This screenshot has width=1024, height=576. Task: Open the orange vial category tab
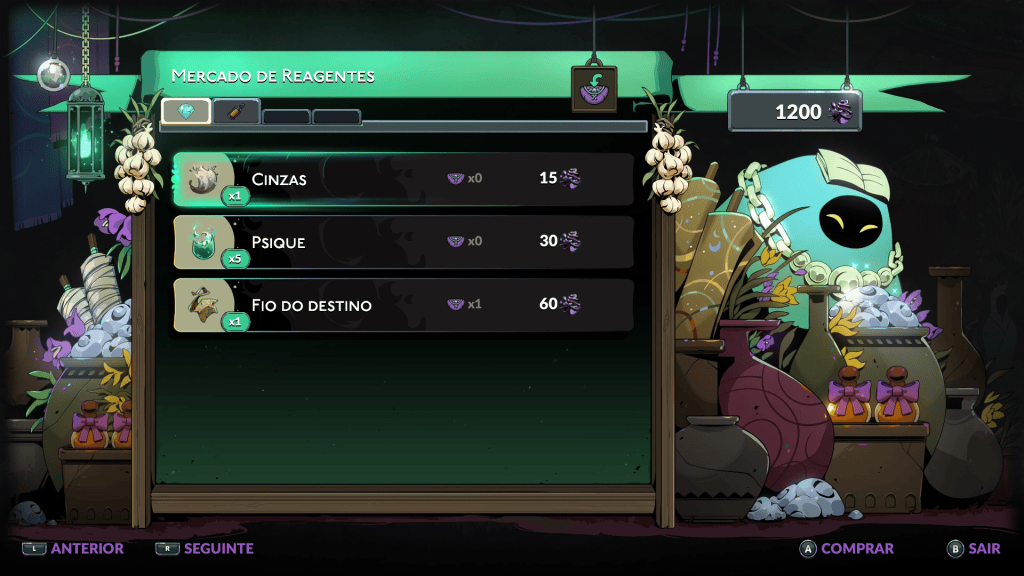(236, 112)
